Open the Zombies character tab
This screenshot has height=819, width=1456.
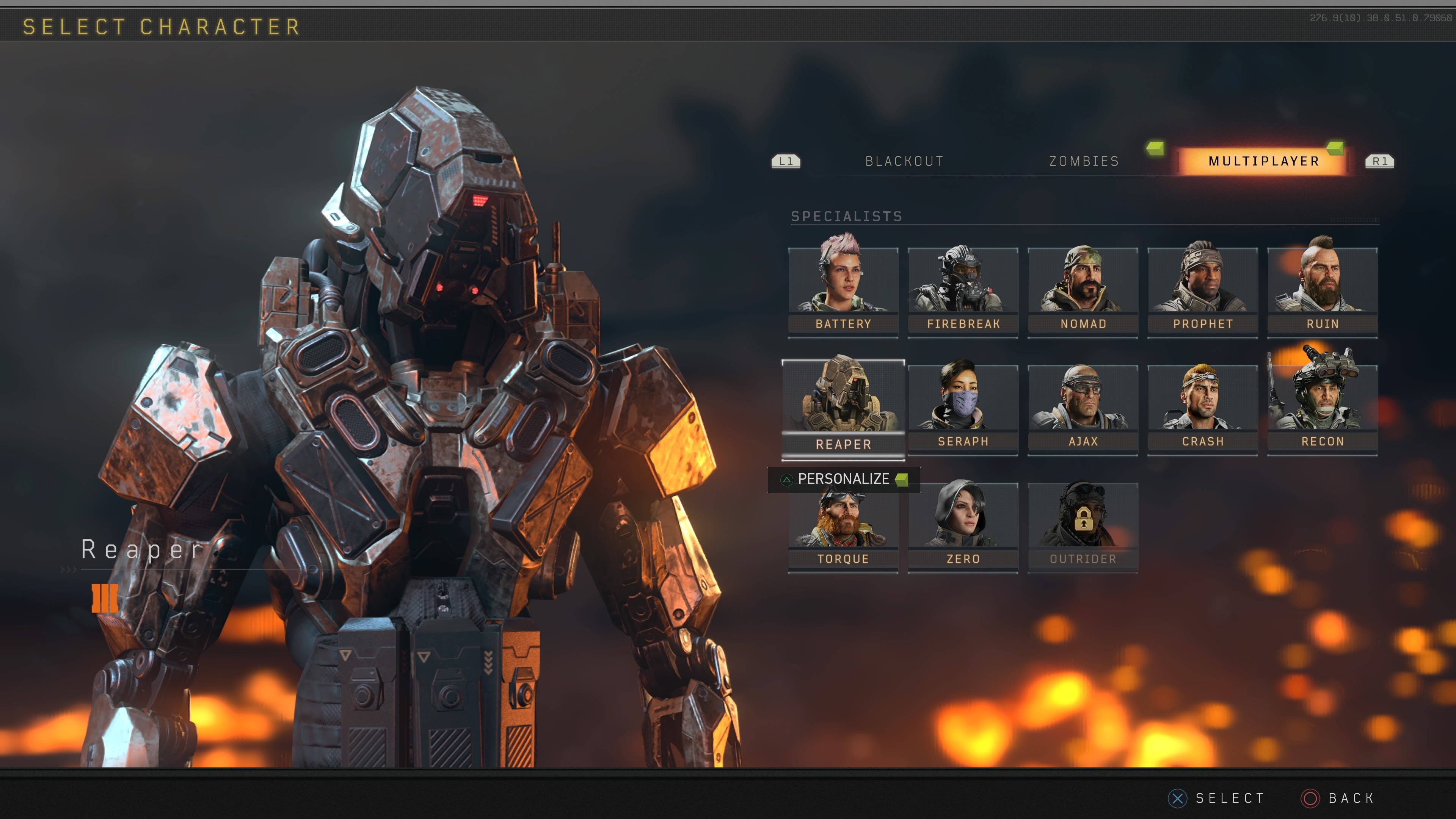(x=1084, y=162)
